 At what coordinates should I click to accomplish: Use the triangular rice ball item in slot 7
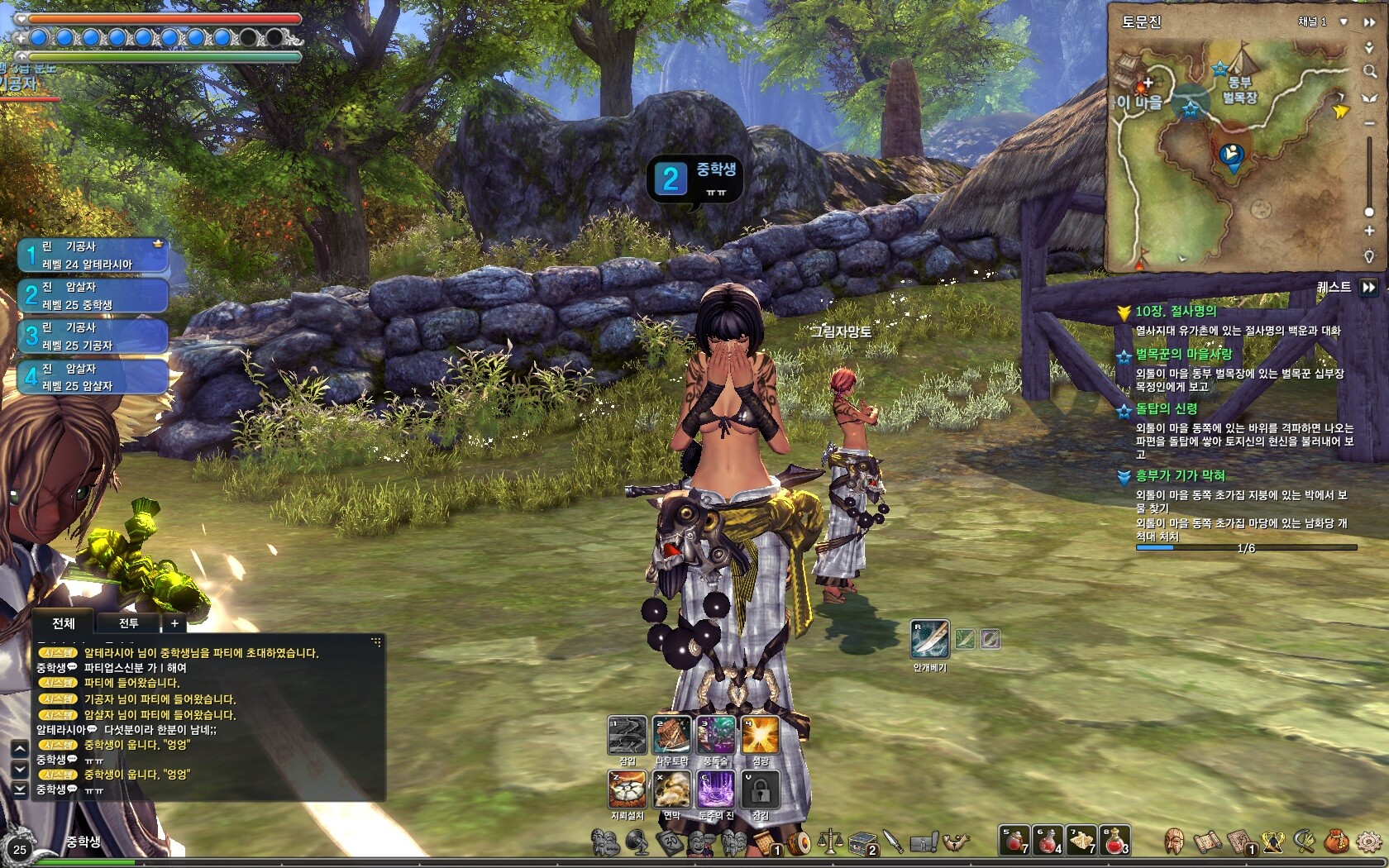tap(1081, 840)
